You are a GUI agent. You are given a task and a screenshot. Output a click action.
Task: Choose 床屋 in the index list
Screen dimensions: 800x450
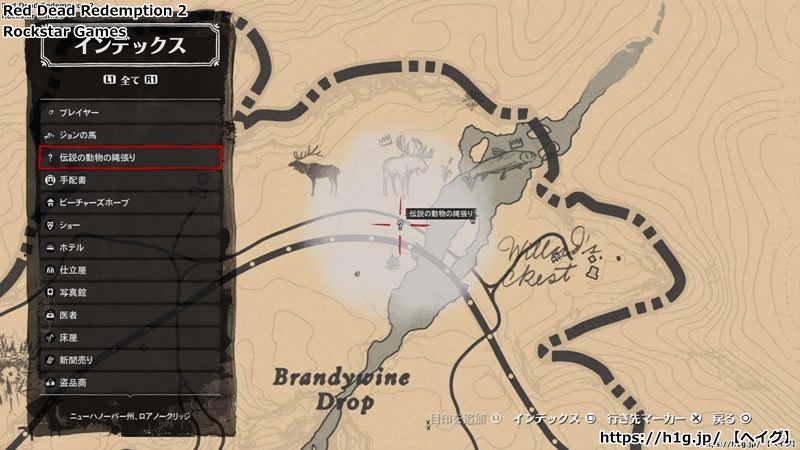130,337
